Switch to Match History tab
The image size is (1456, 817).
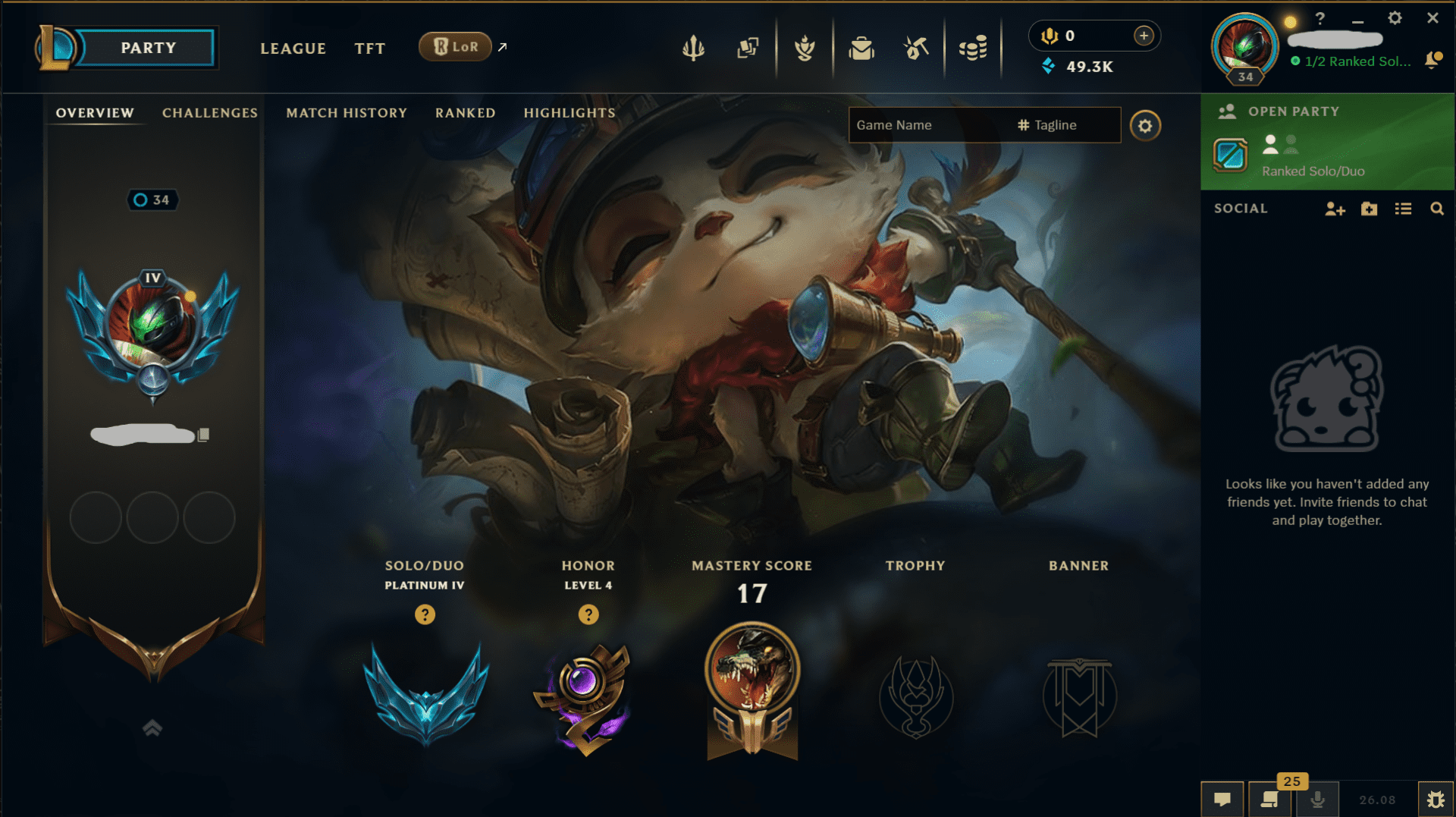click(346, 112)
